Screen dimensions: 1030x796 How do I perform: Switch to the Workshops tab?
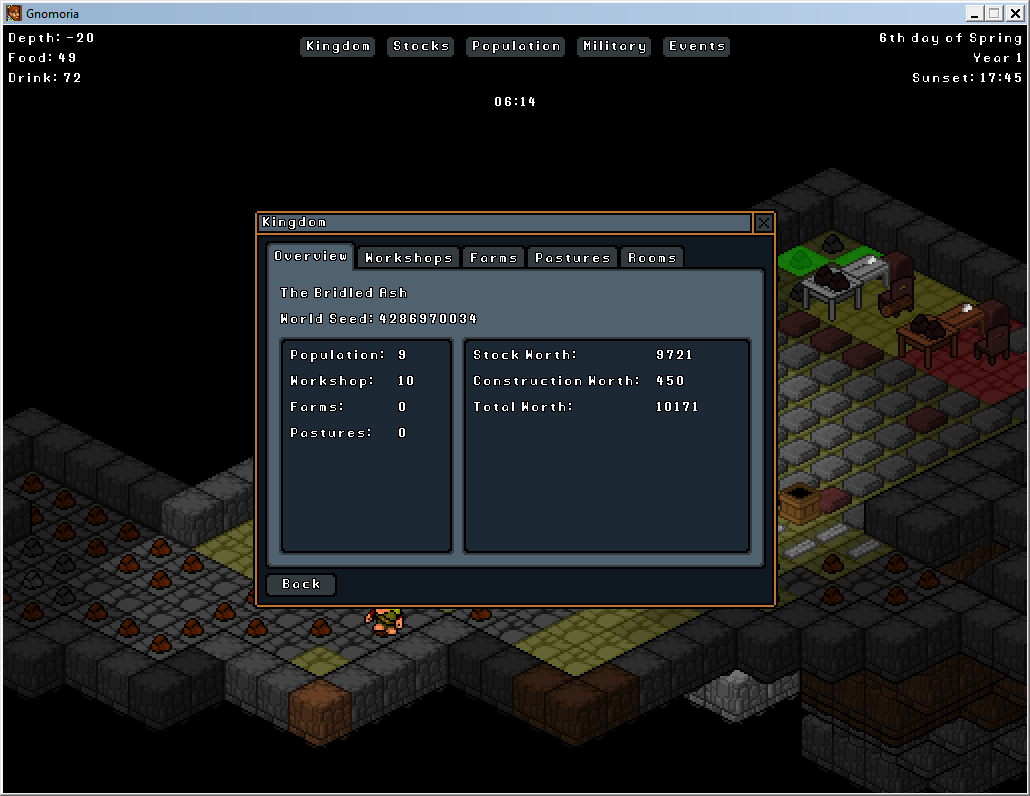pos(408,258)
